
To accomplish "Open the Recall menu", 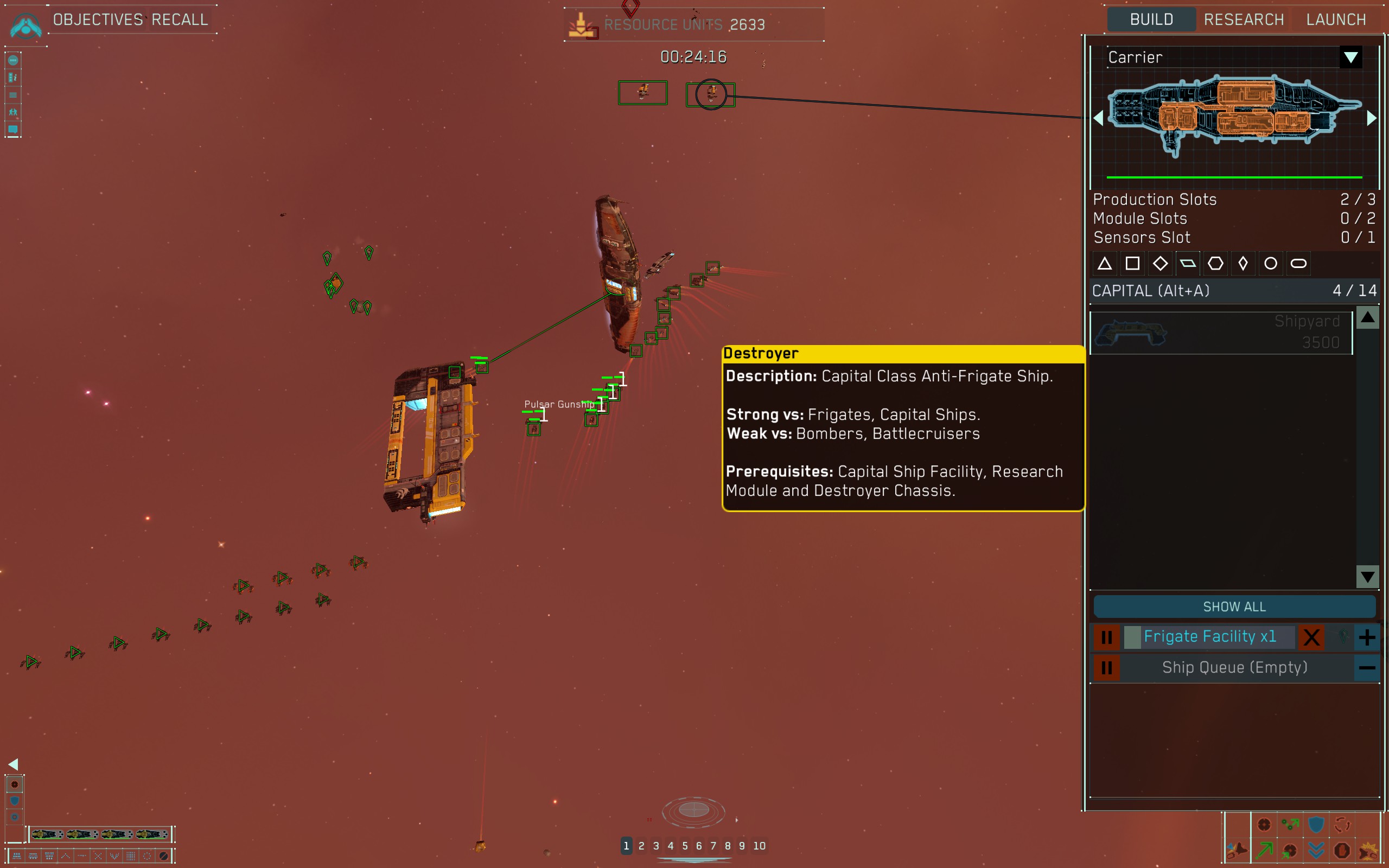I will click(x=180, y=20).
